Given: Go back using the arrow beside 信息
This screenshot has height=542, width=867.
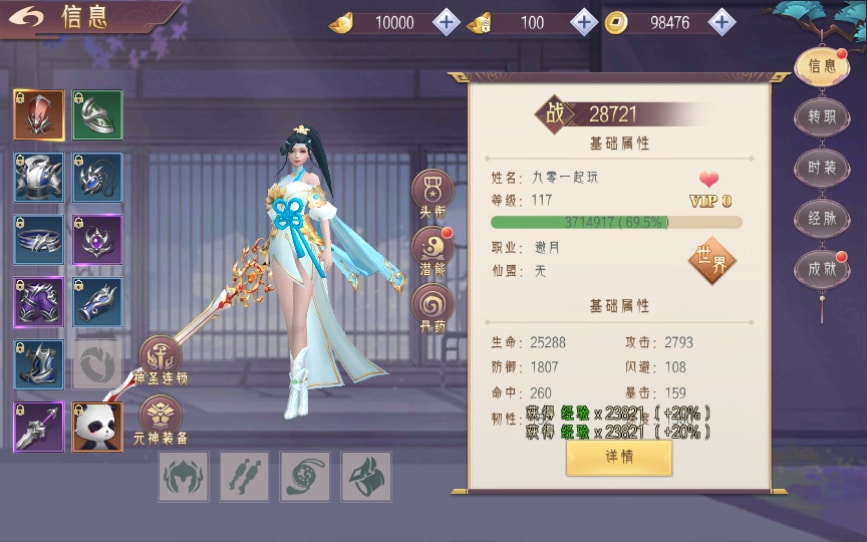Looking at the screenshot, I should point(32,17).
